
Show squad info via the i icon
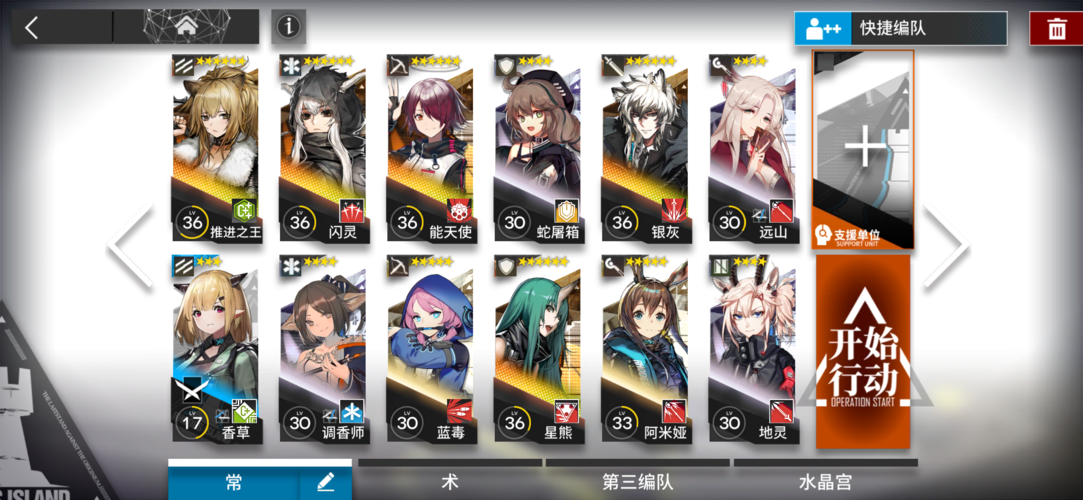click(x=288, y=27)
